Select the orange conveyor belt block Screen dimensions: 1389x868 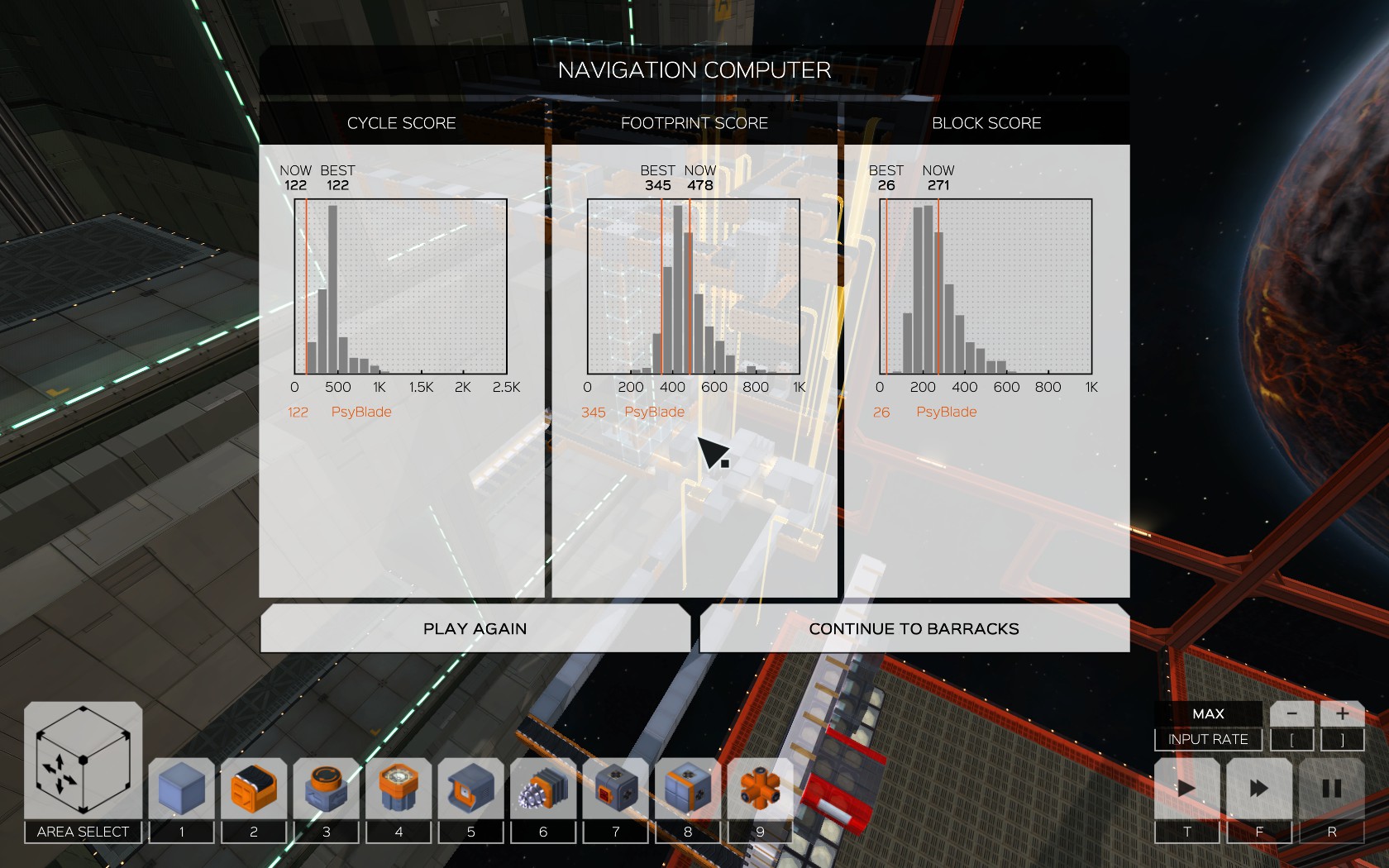(x=254, y=788)
